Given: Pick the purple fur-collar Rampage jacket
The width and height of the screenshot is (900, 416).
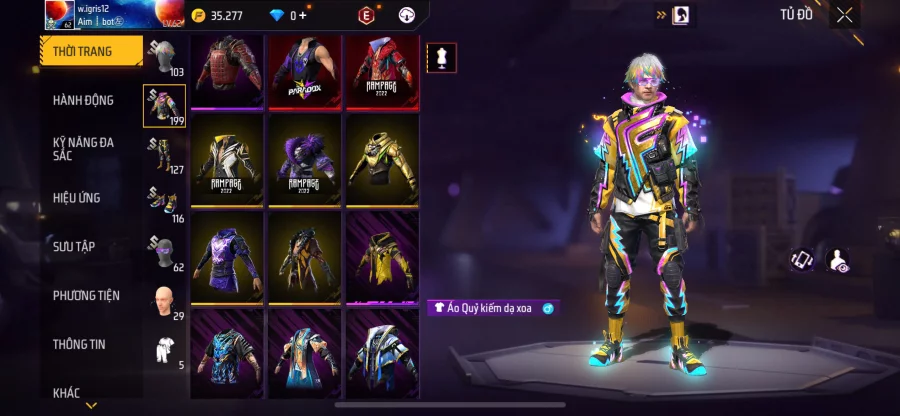Looking at the screenshot, I should pyautogui.click(x=305, y=160).
